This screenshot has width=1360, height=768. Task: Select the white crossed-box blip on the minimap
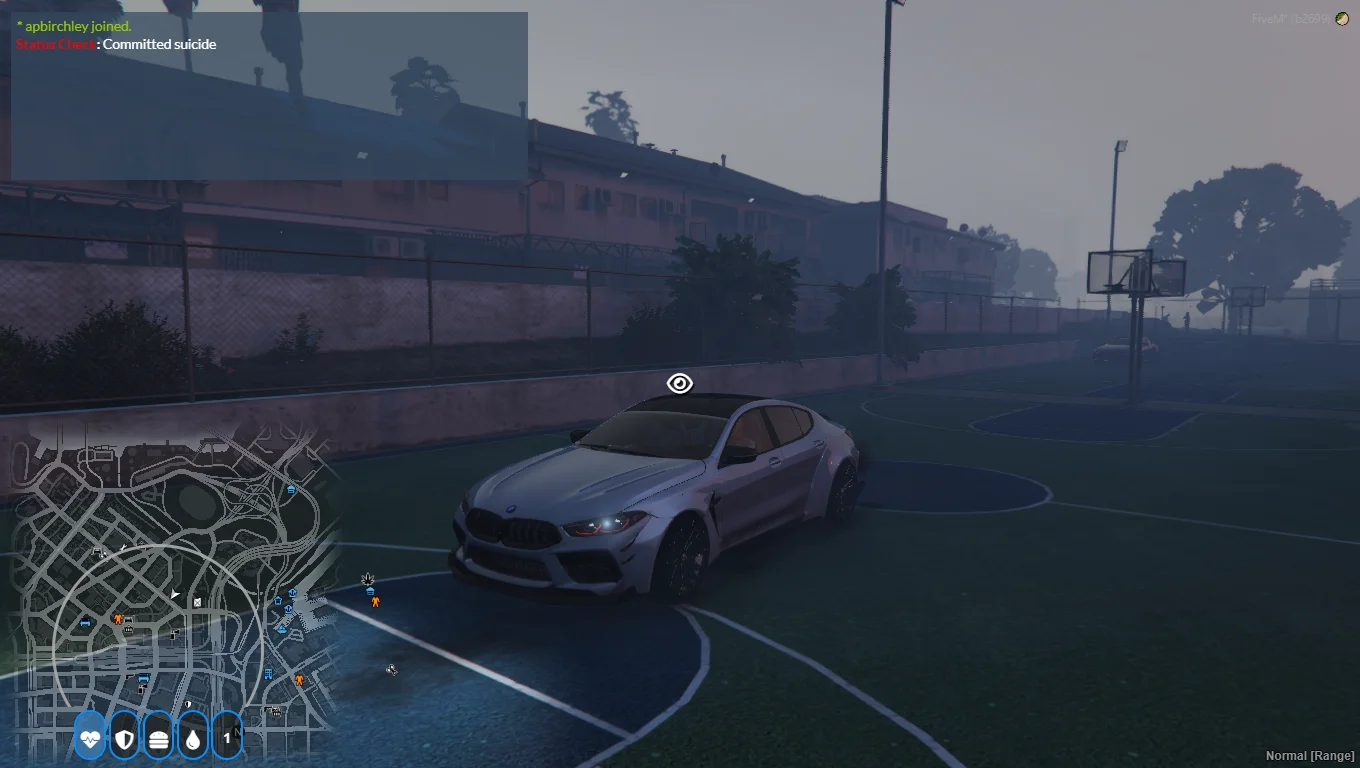click(x=198, y=602)
